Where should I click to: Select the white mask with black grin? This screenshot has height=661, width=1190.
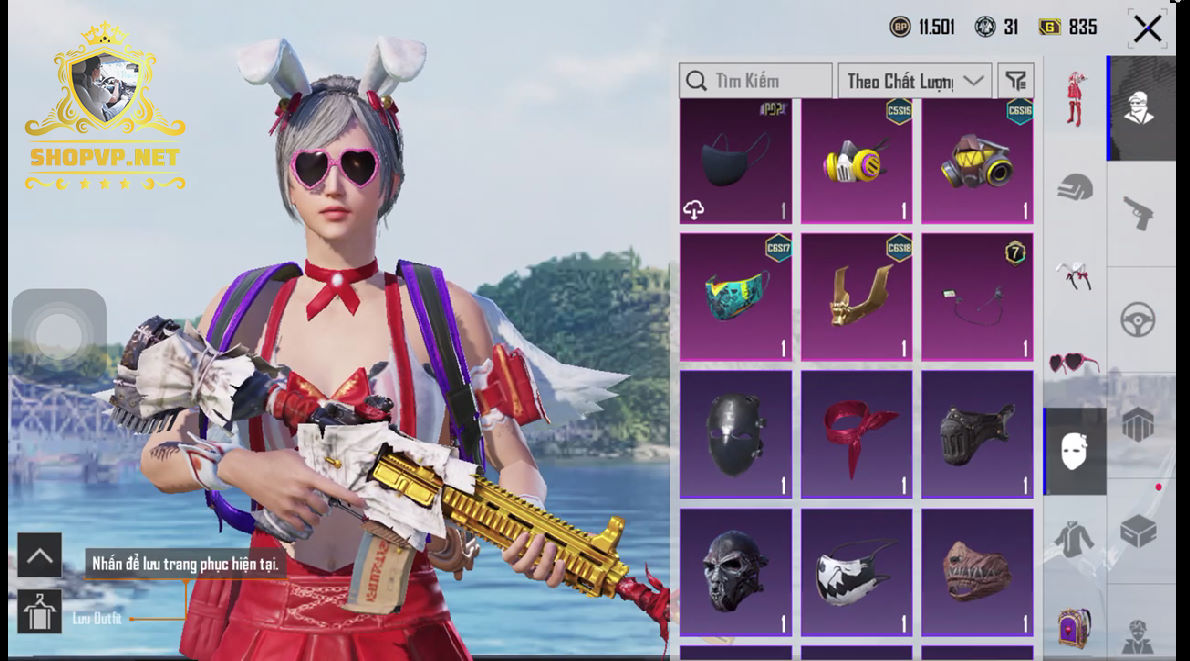tap(857, 572)
